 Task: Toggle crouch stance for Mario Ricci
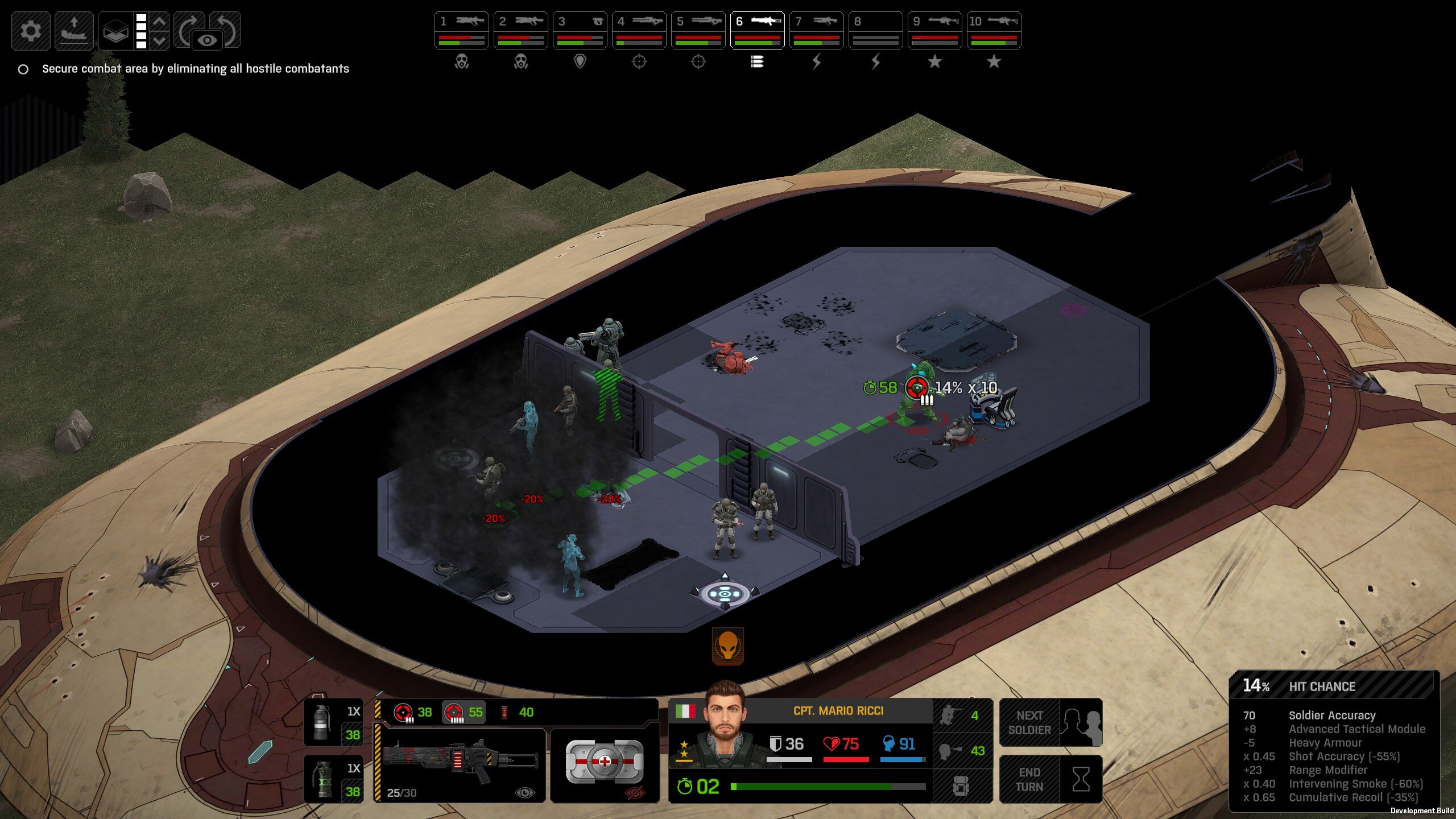click(962, 715)
